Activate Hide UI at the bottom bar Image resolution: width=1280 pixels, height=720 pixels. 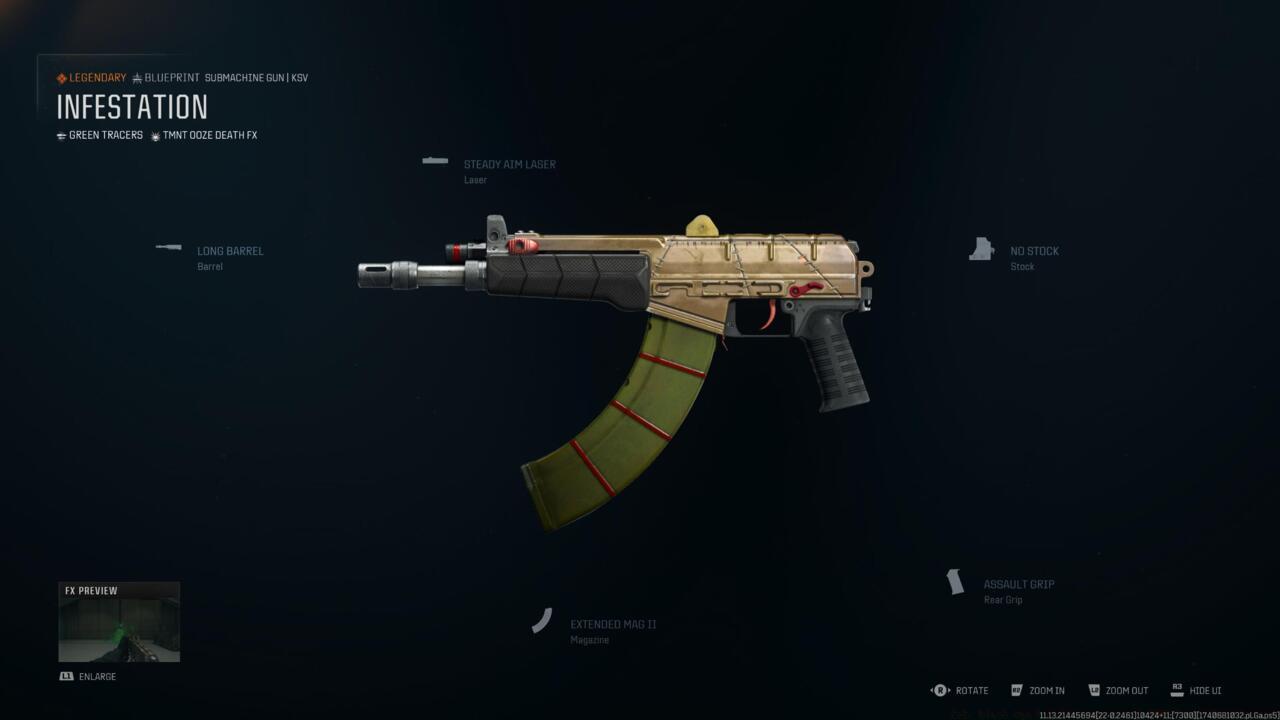(1198, 690)
